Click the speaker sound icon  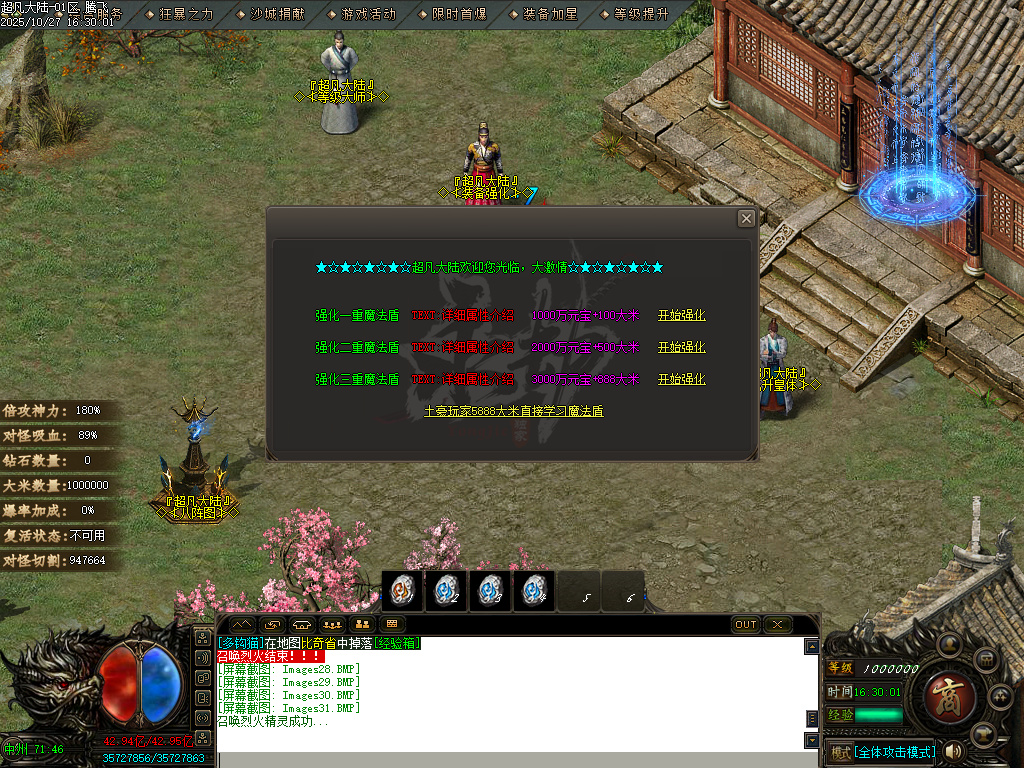click(x=953, y=751)
